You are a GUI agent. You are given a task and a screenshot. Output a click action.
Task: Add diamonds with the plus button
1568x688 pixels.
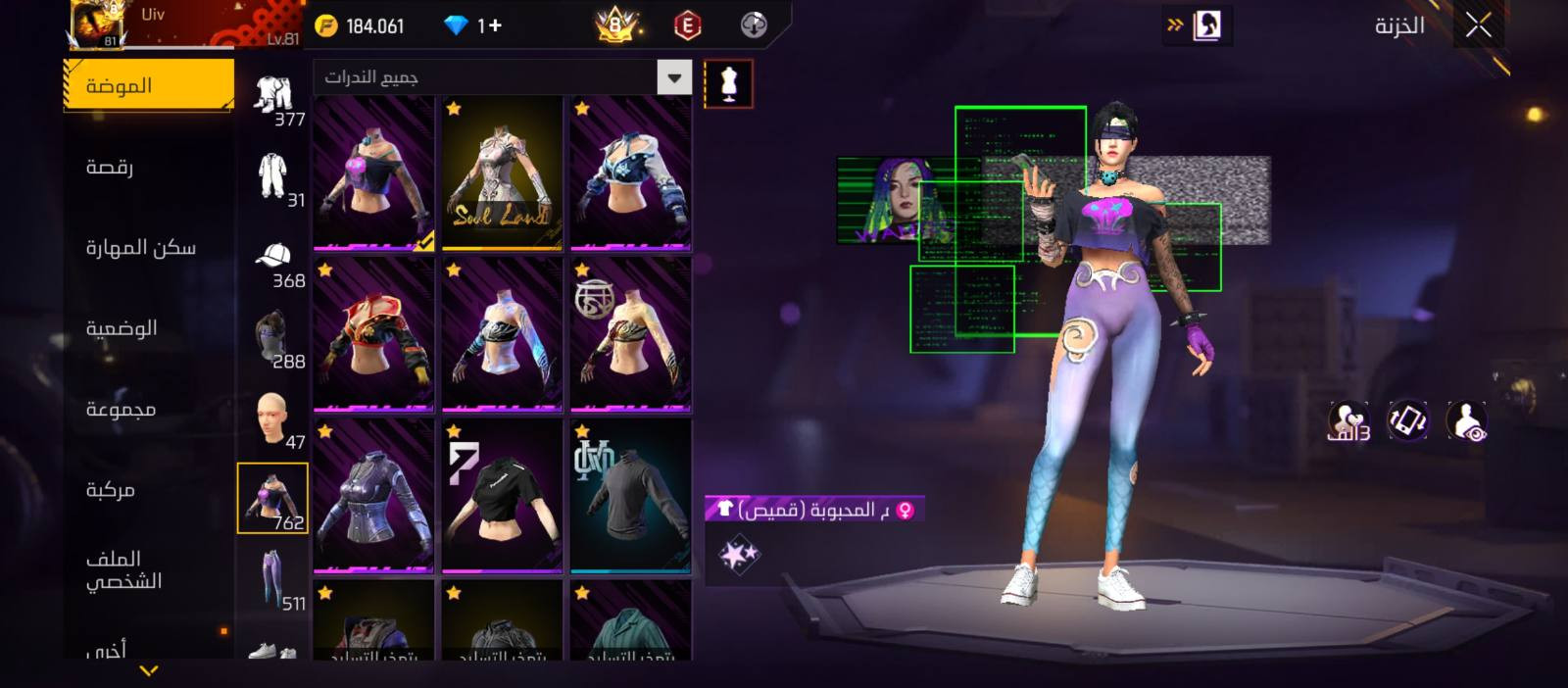491,25
